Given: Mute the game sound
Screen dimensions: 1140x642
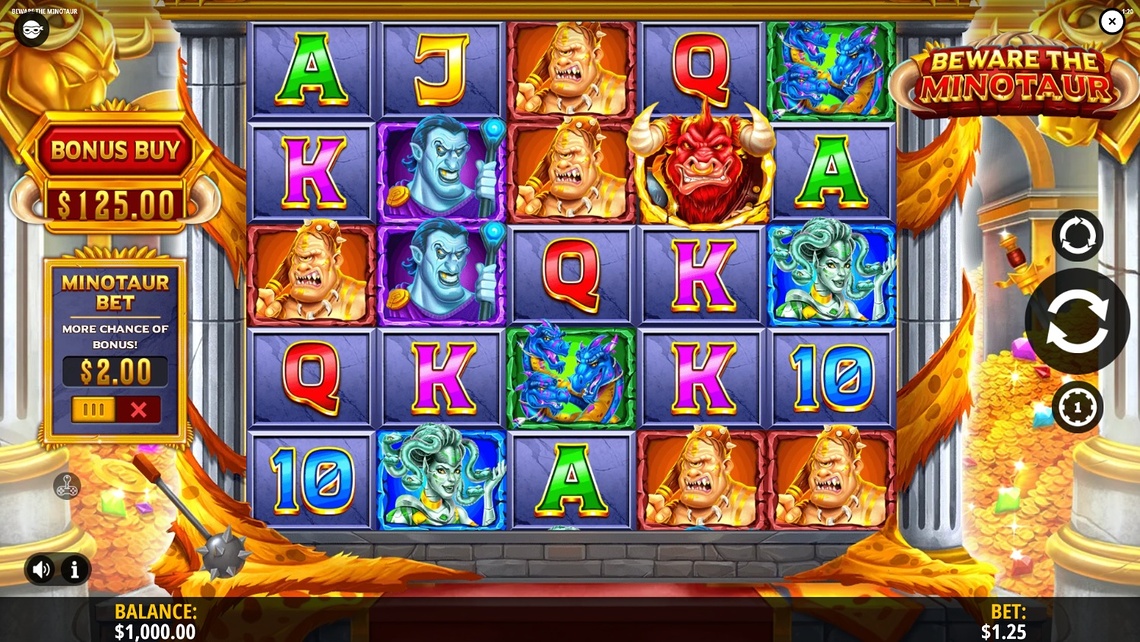Looking at the screenshot, I should click(x=41, y=570).
